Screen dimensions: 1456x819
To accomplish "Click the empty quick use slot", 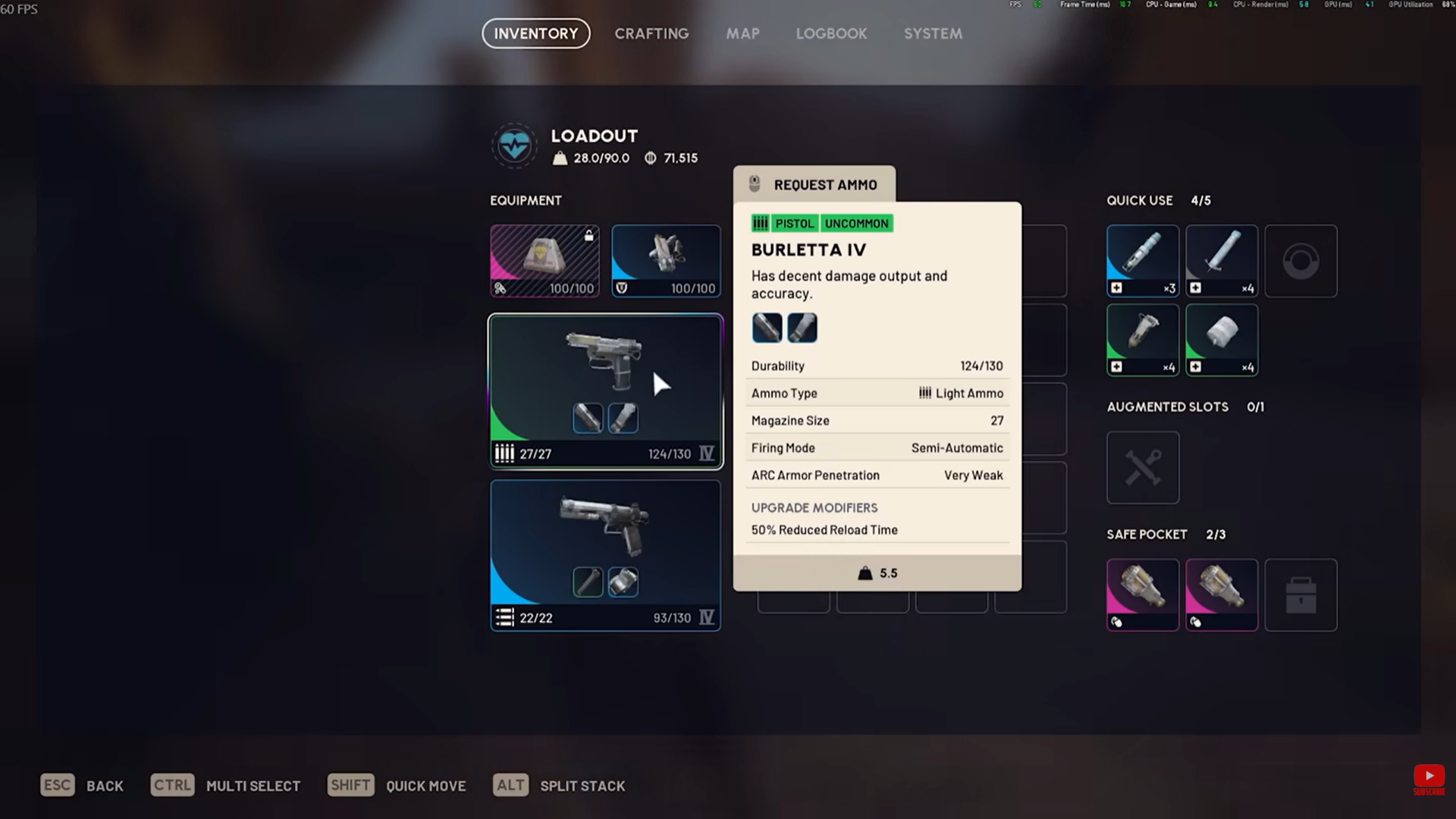I will [x=1301, y=260].
